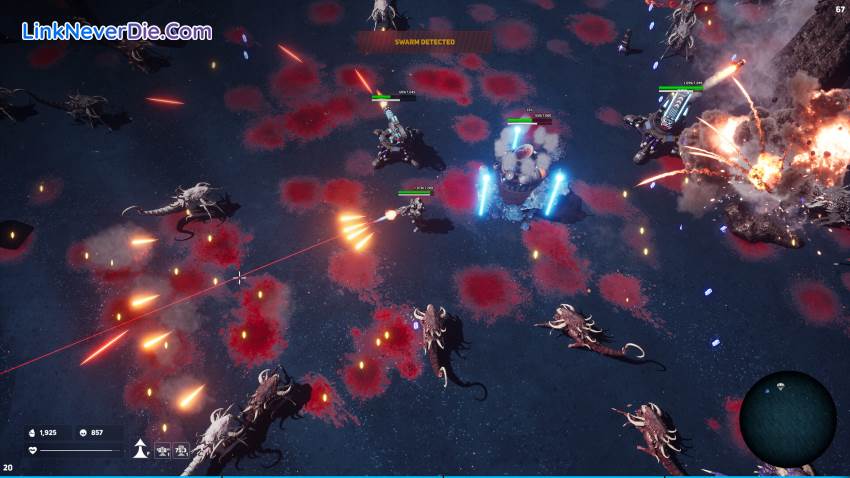Viewport: 850px width, 478px height.
Task: Open the circular minimap
Action: [787, 418]
